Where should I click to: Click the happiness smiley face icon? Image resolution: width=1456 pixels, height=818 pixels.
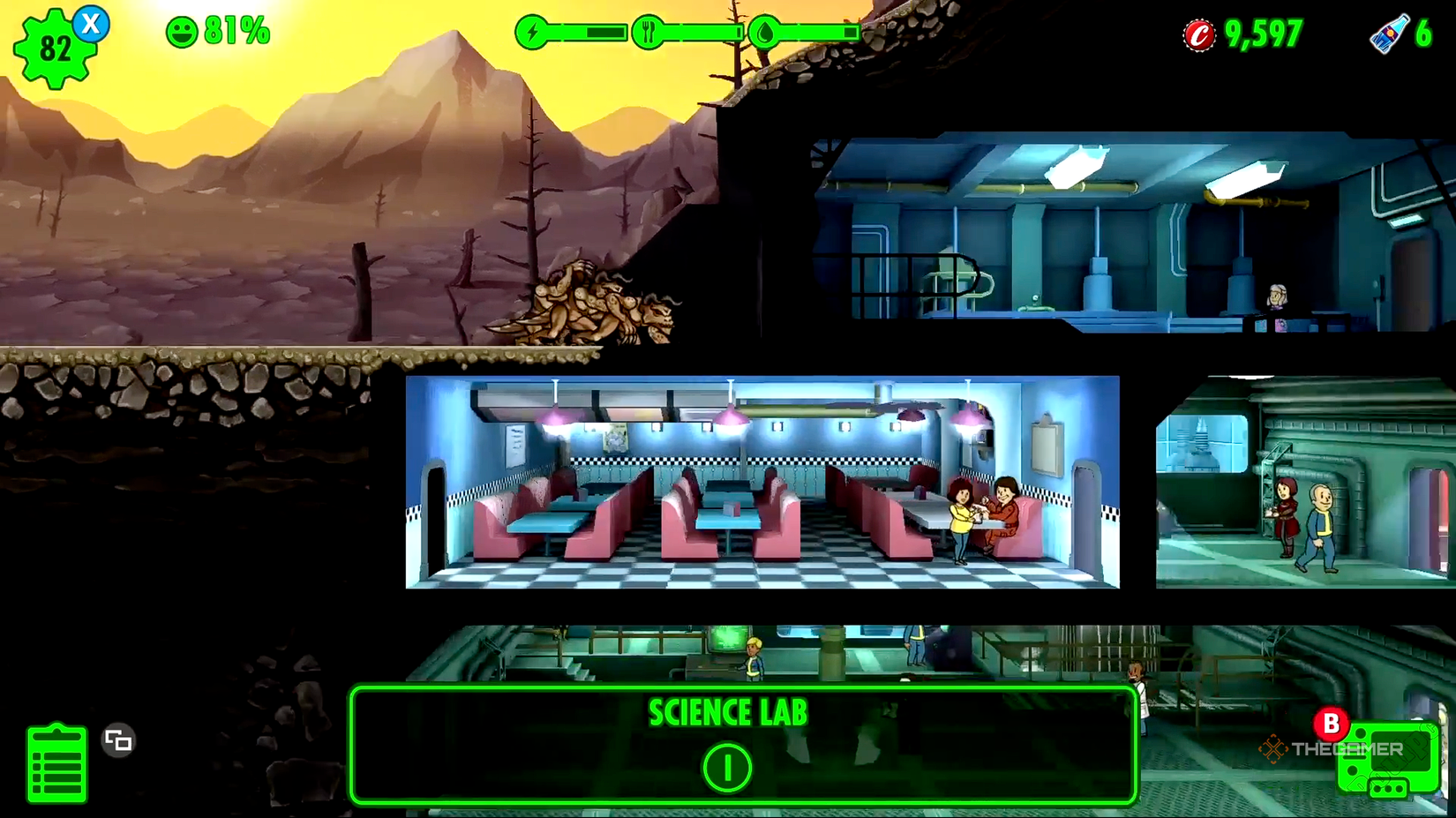click(x=184, y=33)
